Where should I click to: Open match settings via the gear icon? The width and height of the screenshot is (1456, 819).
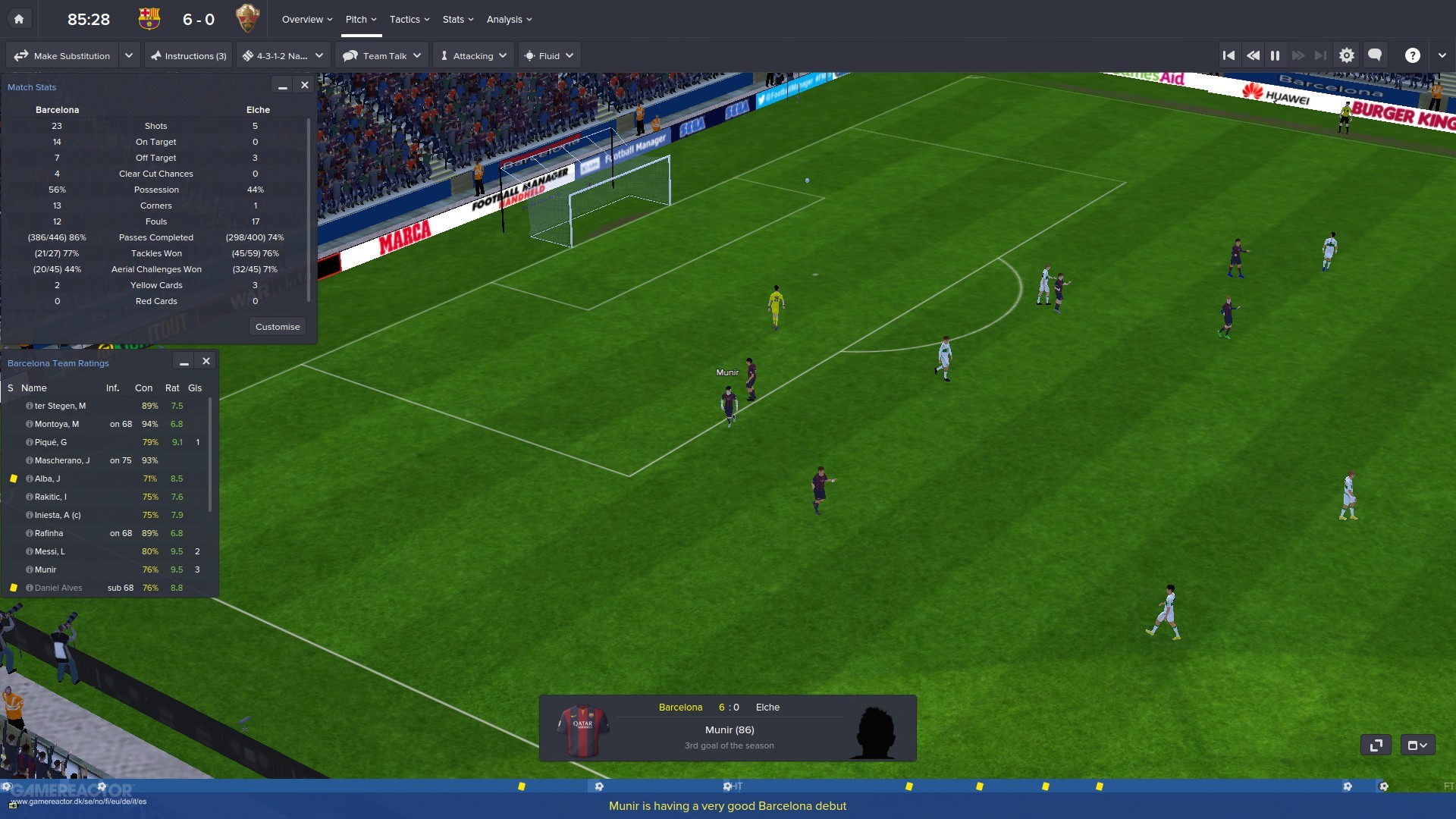pyautogui.click(x=1347, y=55)
